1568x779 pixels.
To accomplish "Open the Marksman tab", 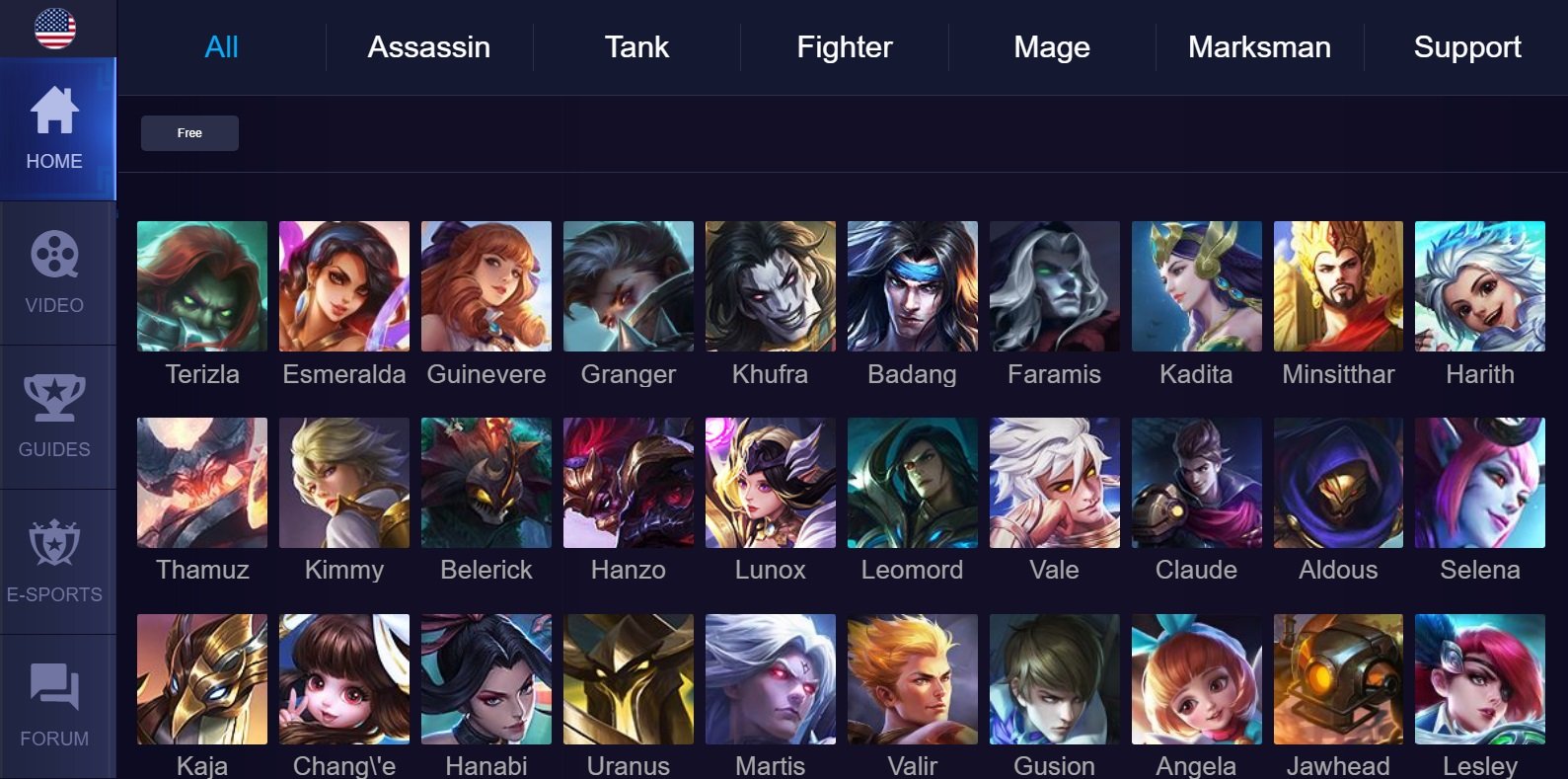I will click(1259, 47).
